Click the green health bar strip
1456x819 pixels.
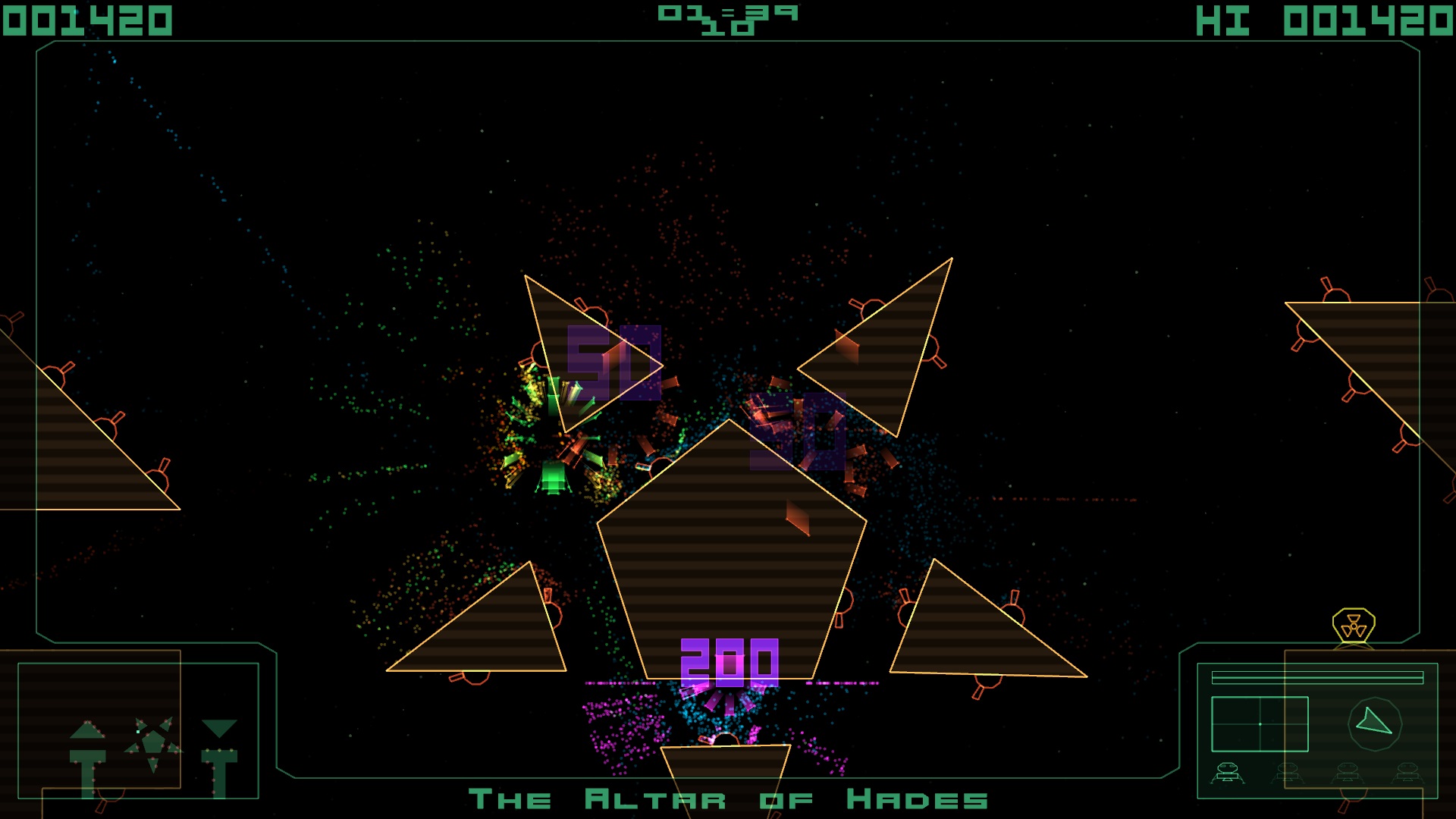coord(1317,677)
